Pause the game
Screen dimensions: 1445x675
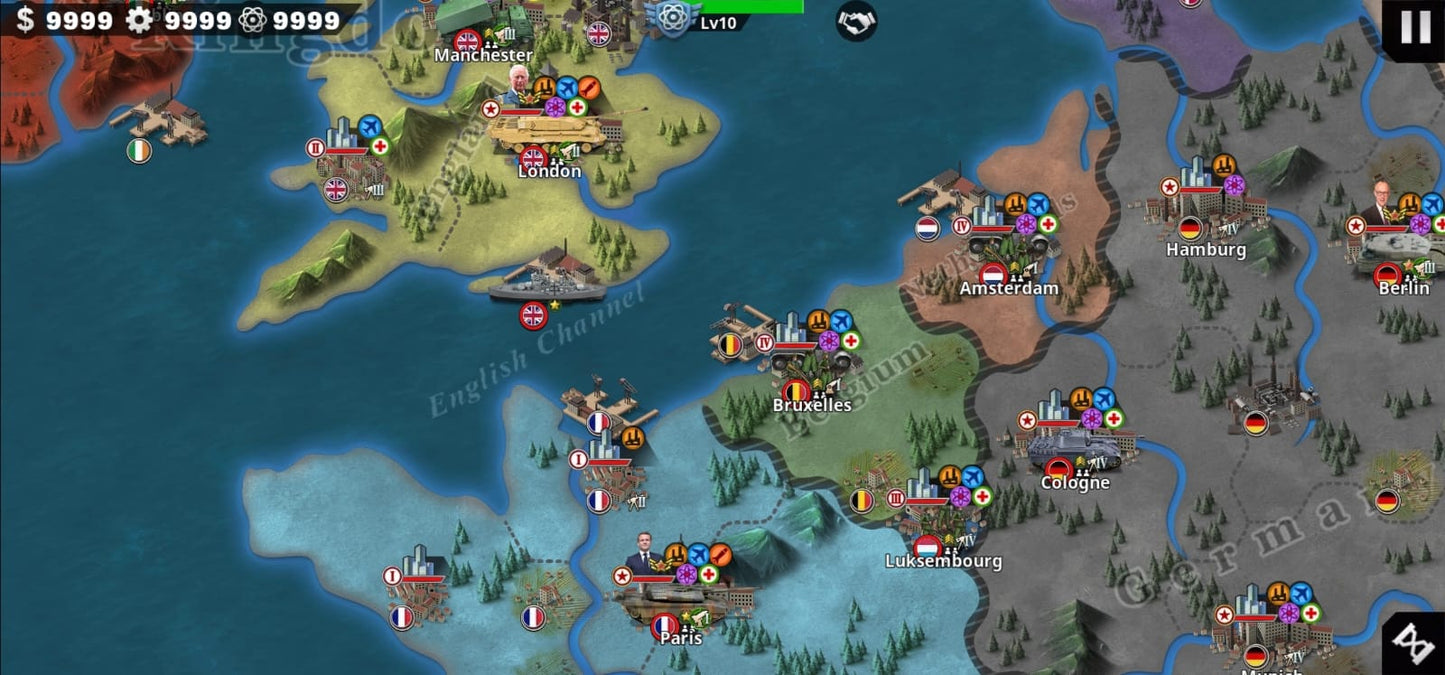click(x=1415, y=27)
